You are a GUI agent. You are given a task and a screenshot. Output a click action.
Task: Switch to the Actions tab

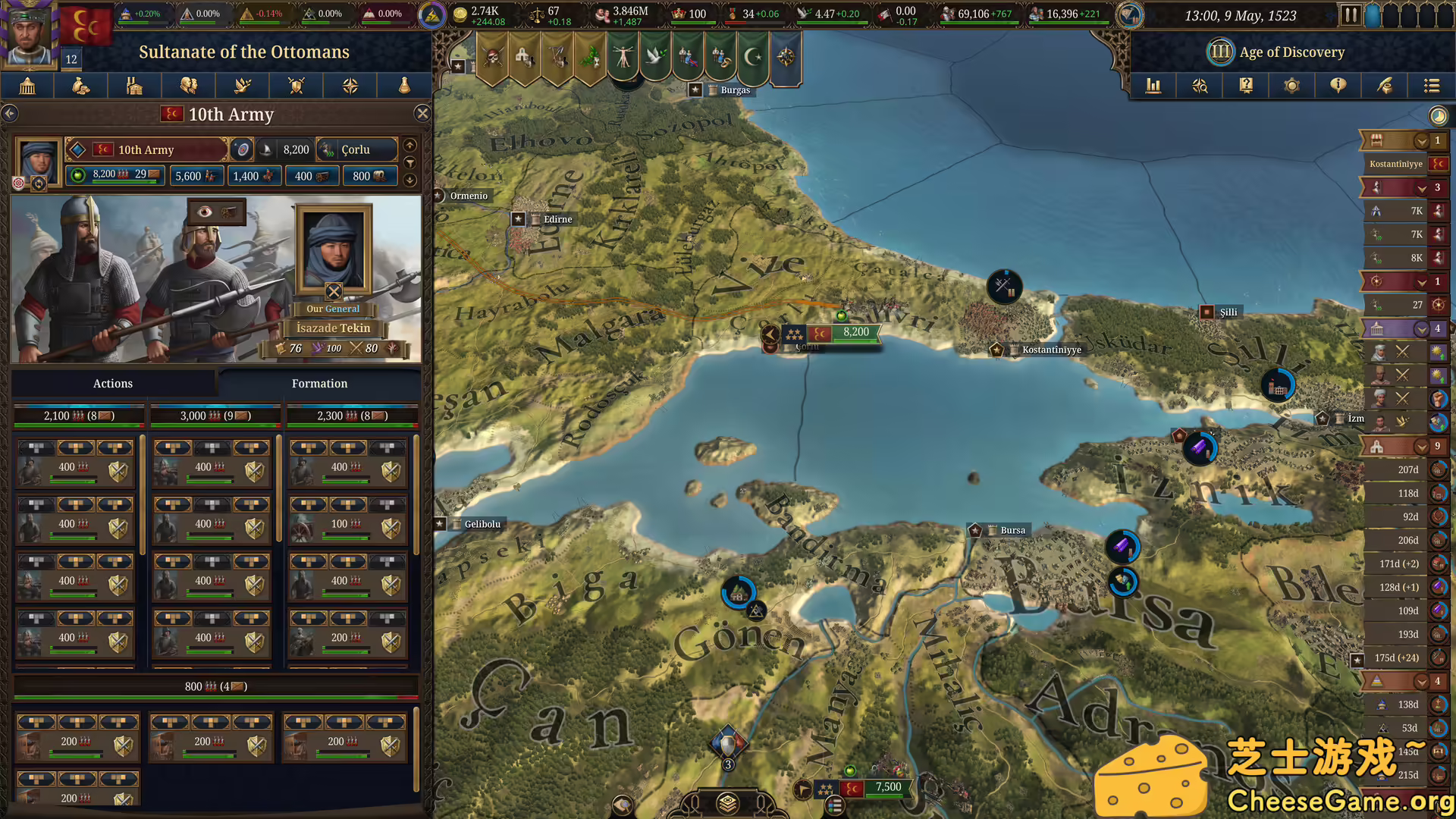(113, 383)
